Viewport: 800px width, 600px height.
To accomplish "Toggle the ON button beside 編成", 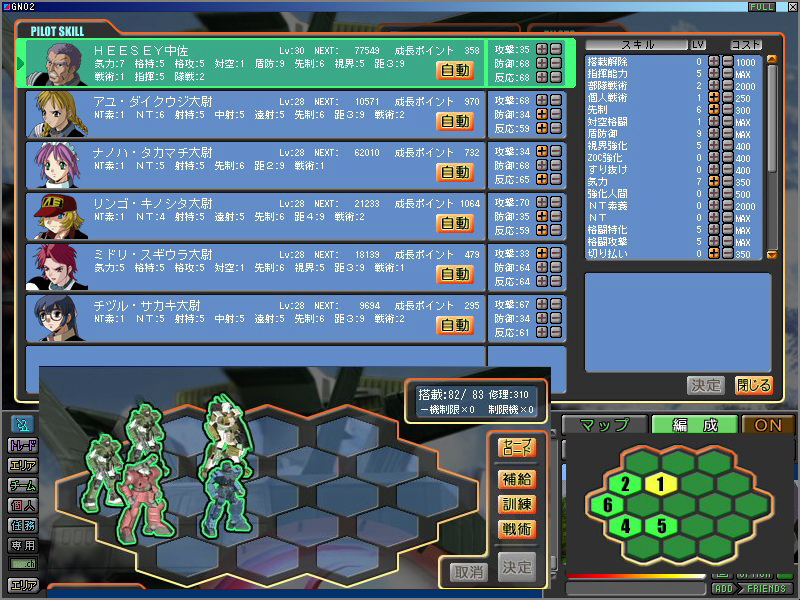I will (x=768, y=425).
